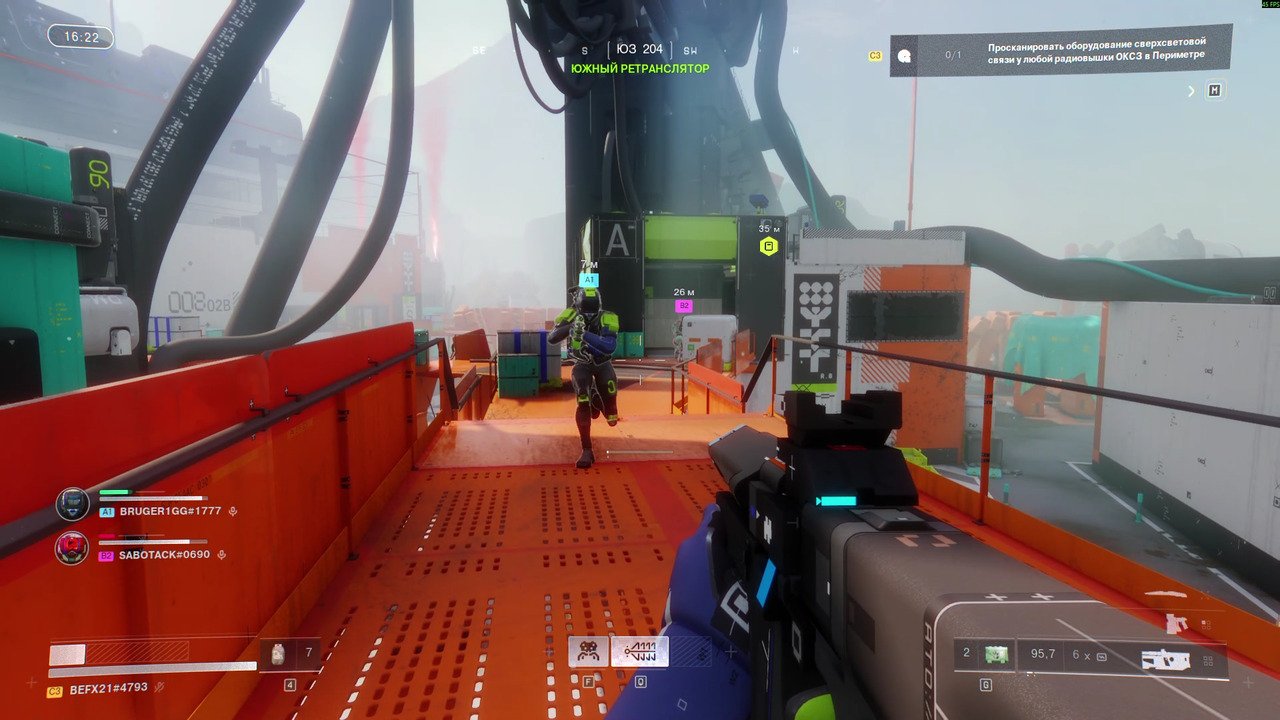Image resolution: width=1280 pixels, height=720 pixels.
Task: Select teammate SABOTACK#0690's portrait
Action: (72, 548)
